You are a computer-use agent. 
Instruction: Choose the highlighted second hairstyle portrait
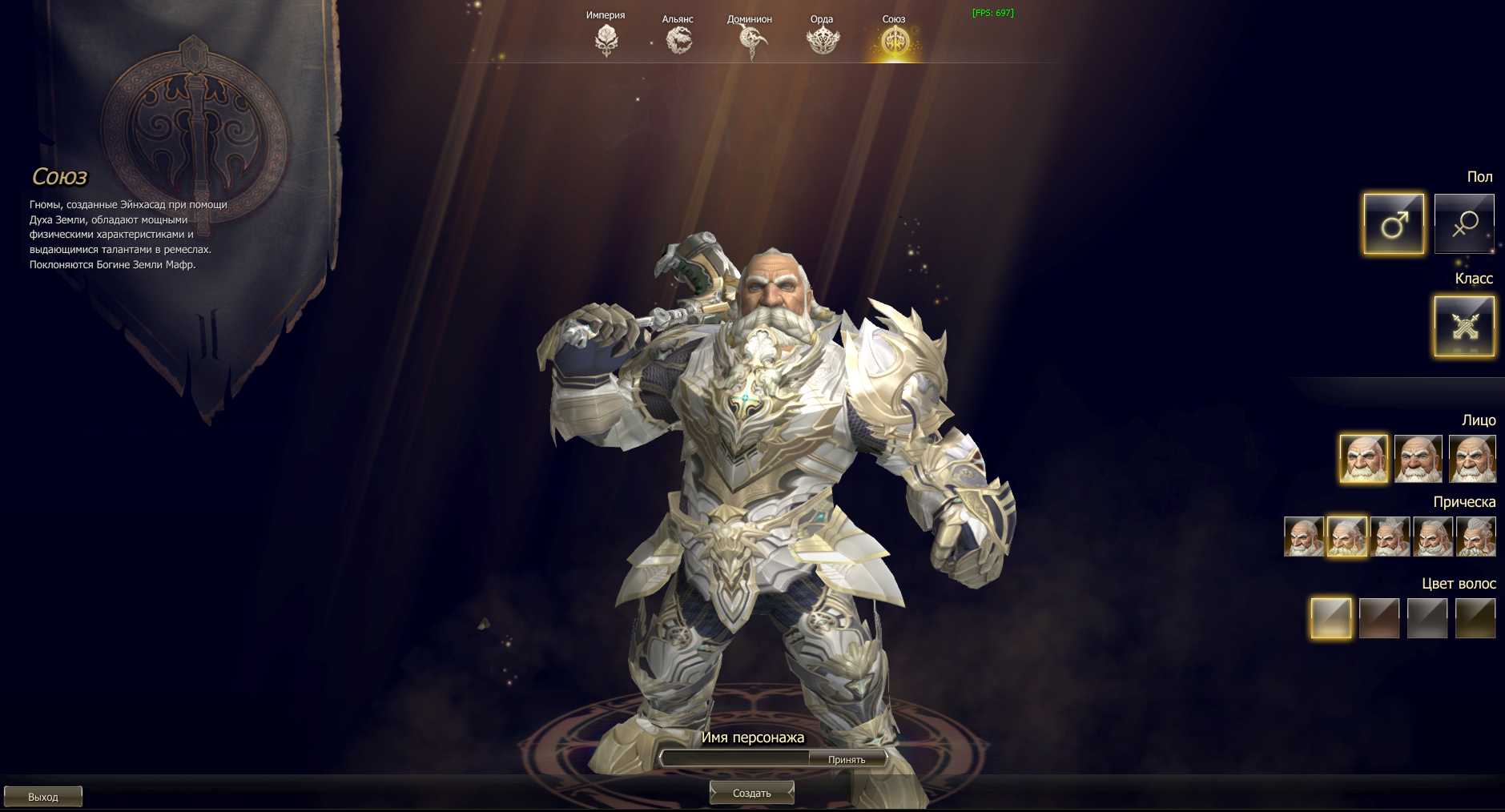pyautogui.click(x=1346, y=537)
